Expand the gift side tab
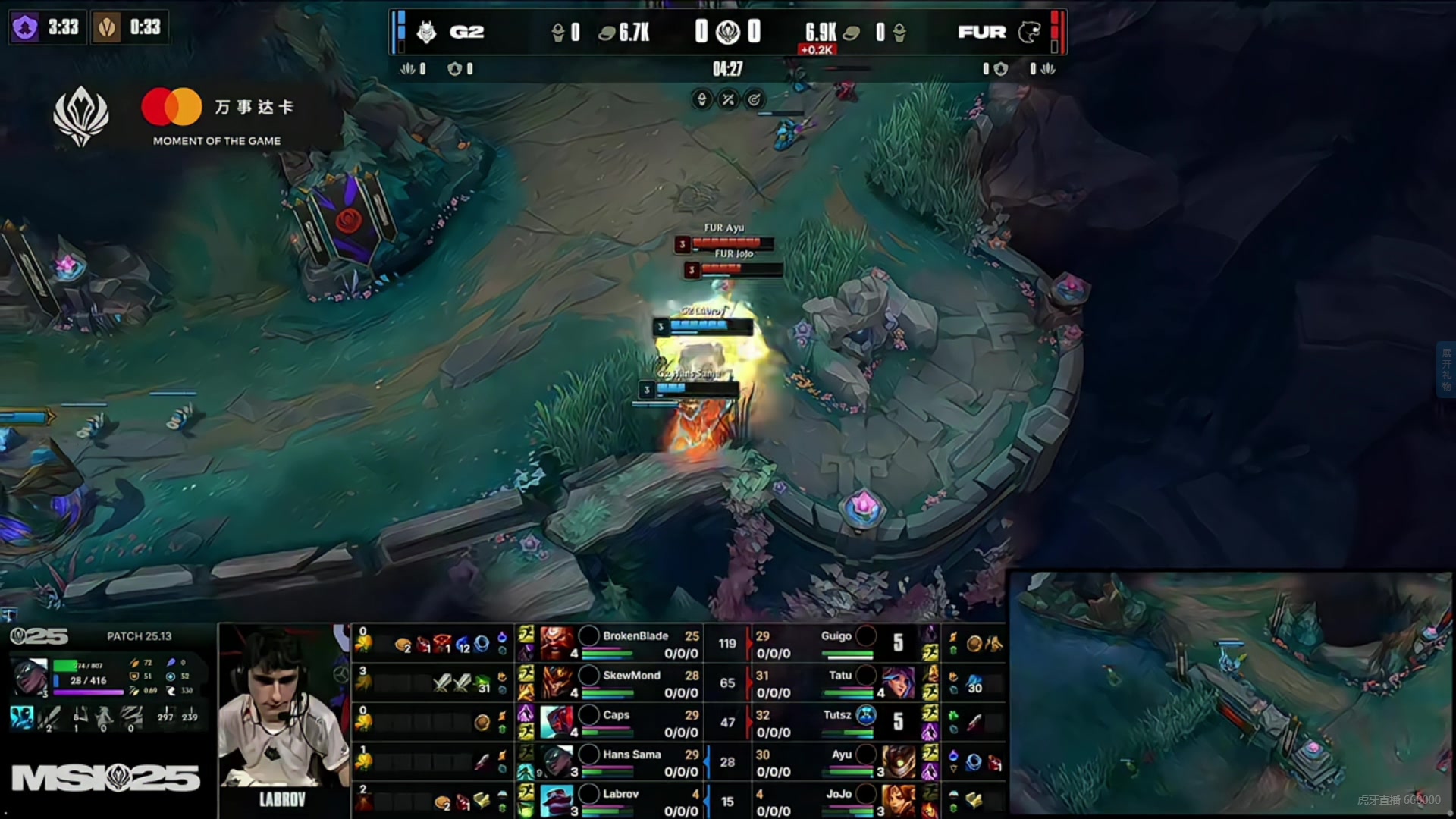Screen dimensions: 1456x819 [x=1446, y=370]
